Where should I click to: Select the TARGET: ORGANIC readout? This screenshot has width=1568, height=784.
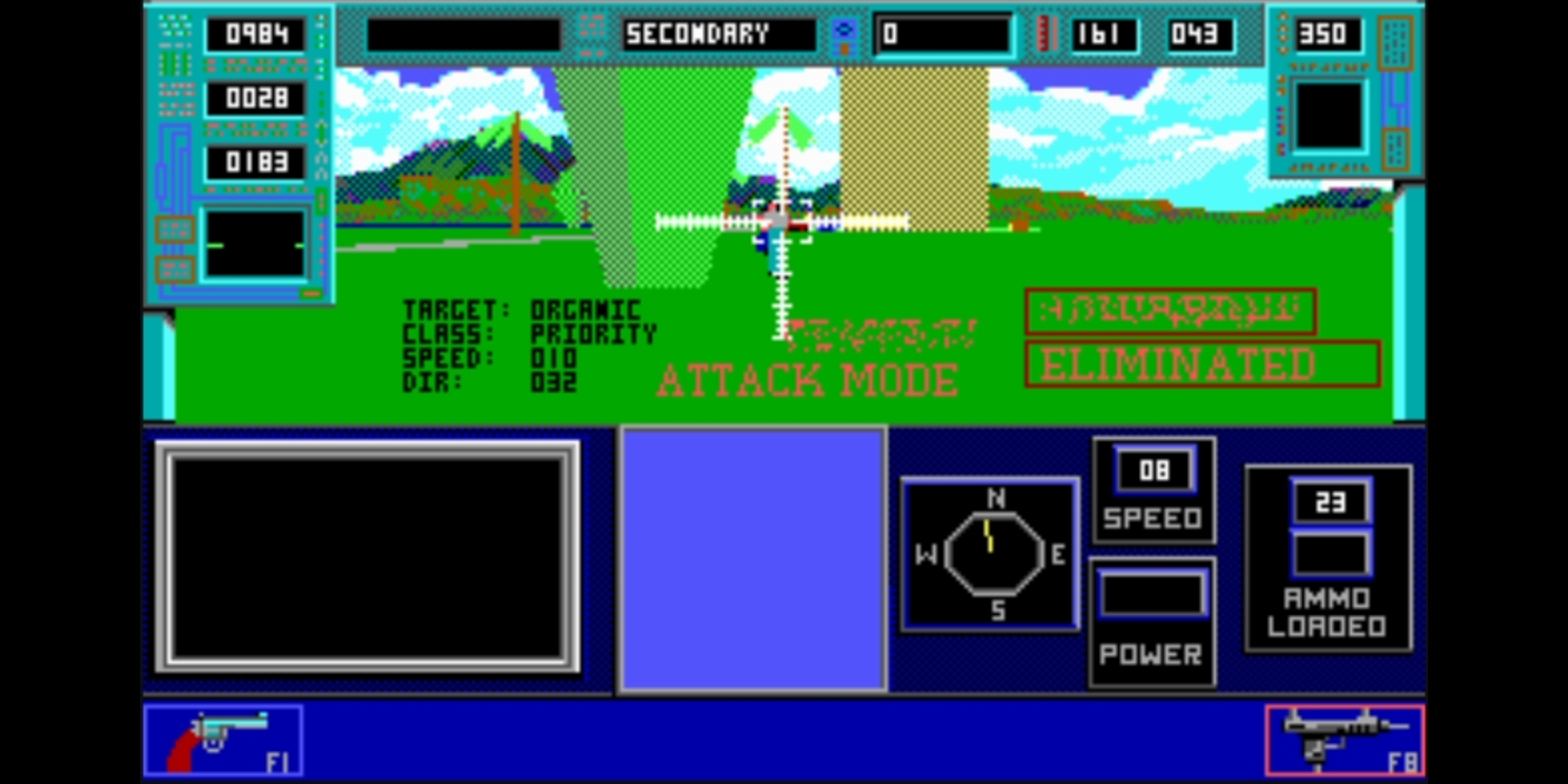[x=521, y=307]
